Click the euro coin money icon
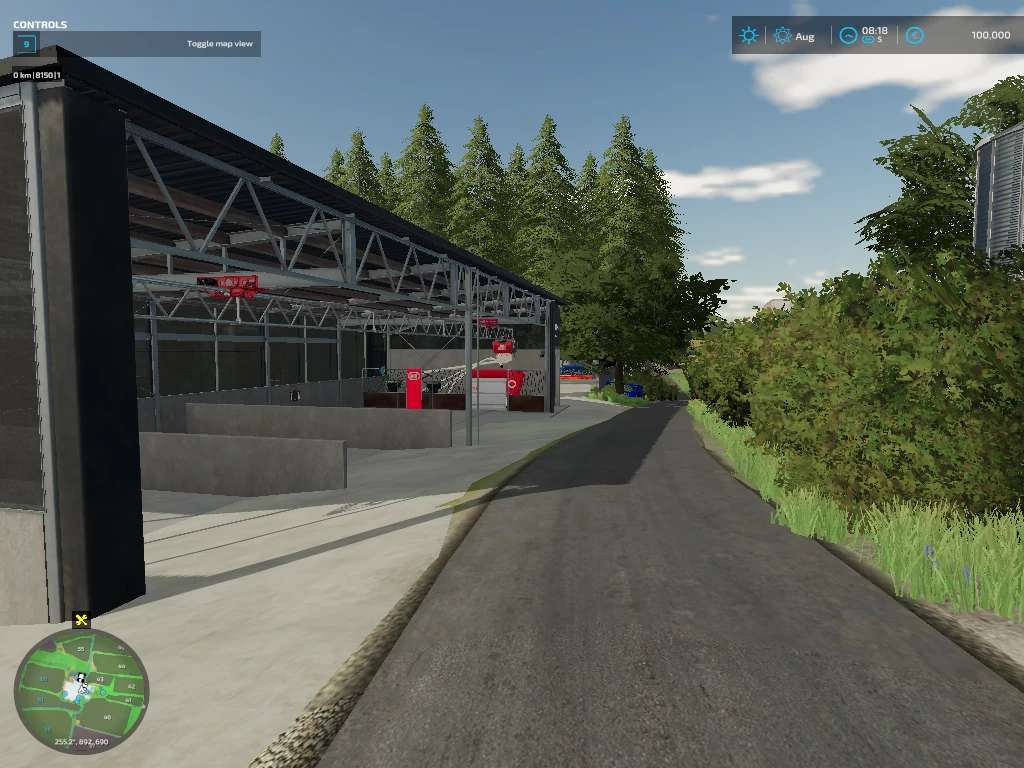 (914, 35)
